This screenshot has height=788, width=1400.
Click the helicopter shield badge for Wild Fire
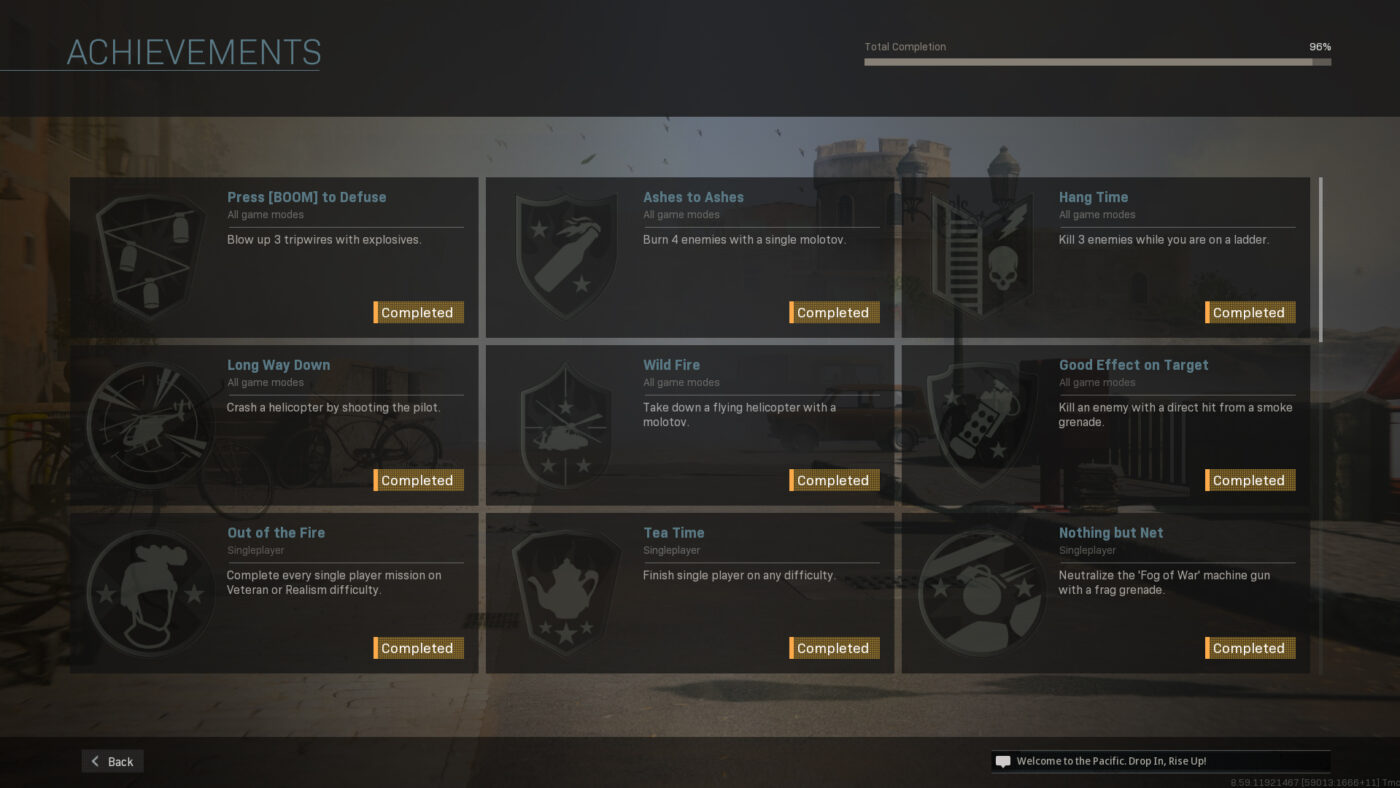coord(566,423)
